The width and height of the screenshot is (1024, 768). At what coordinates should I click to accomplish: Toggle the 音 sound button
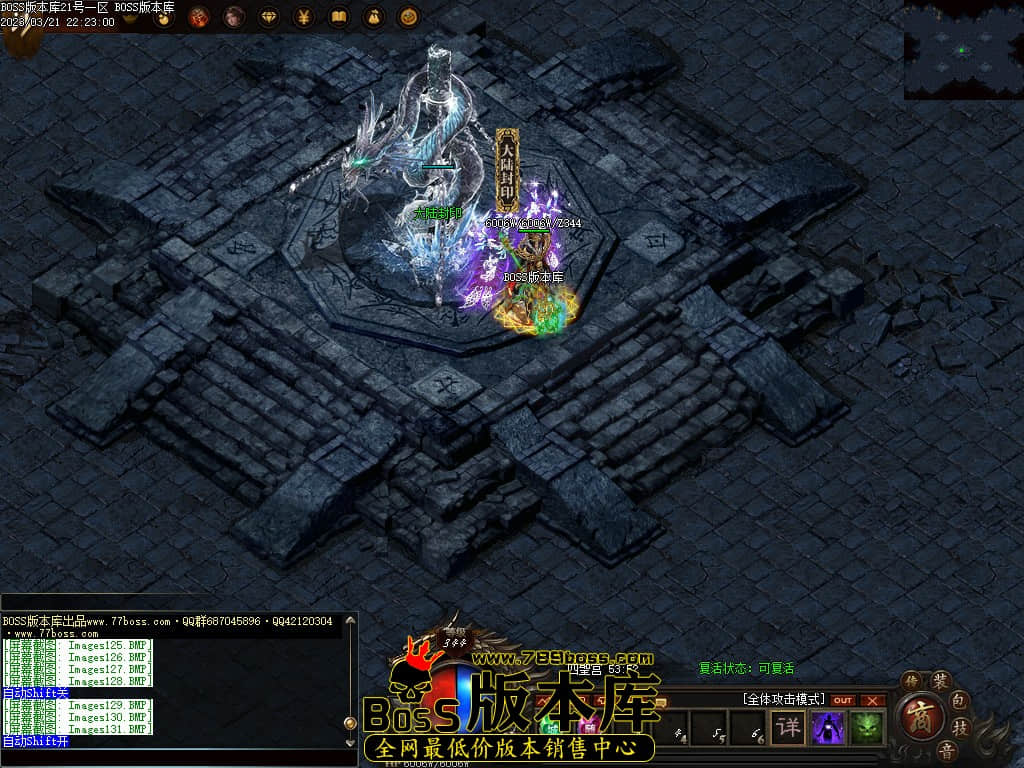945,749
